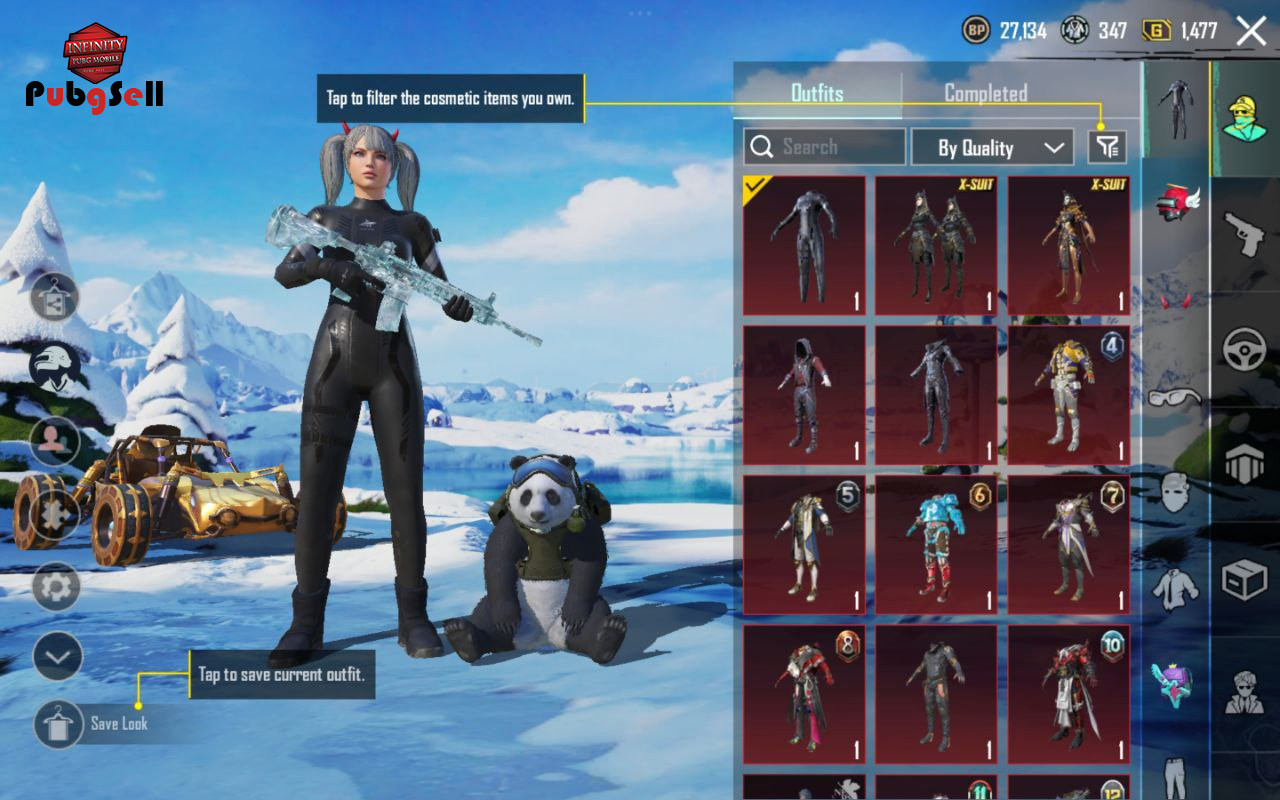Open the face mask subcategory
The image size is (1280, 800).
pos(1175,492)
